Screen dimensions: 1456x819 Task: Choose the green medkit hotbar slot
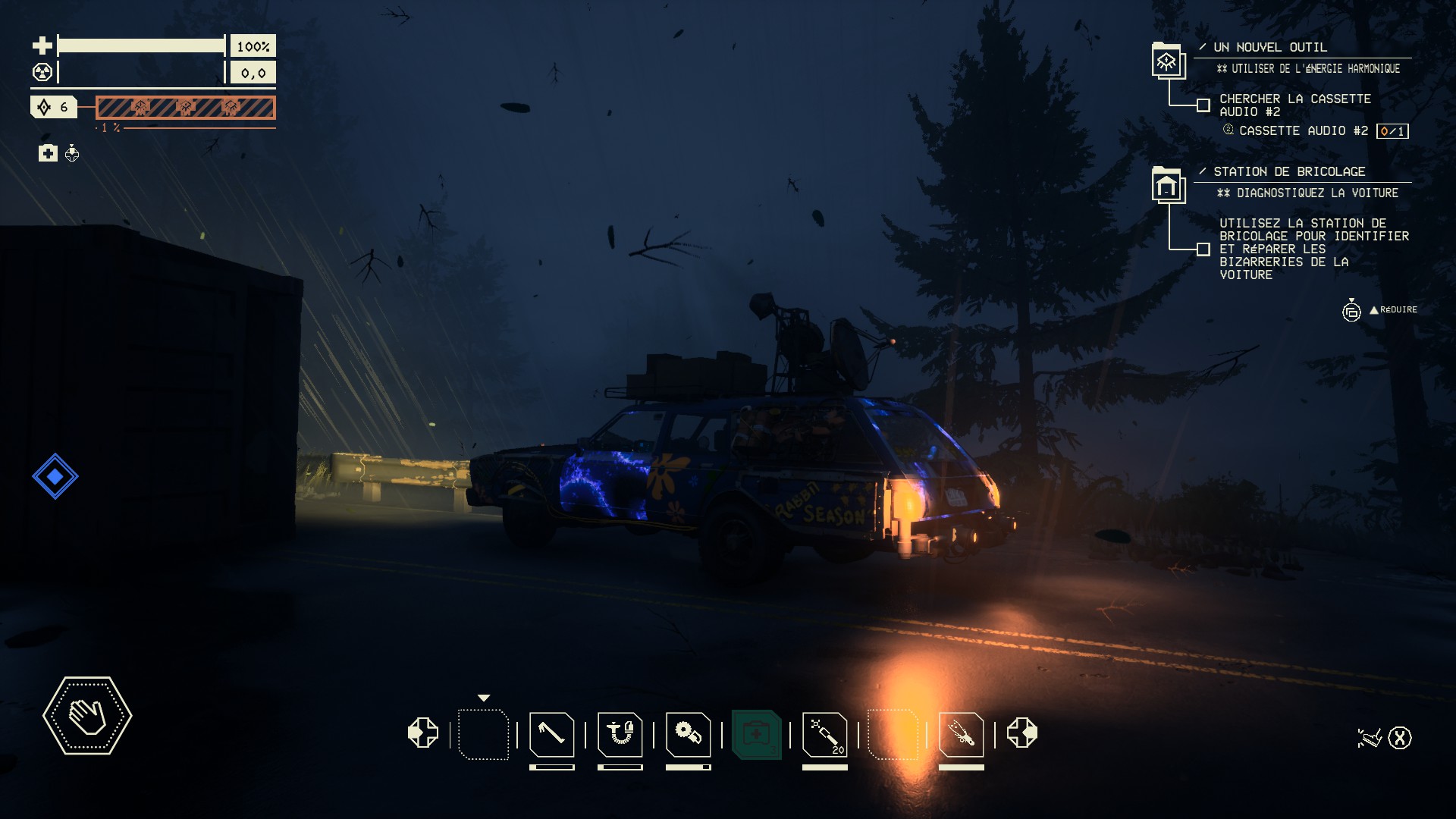tap(756, 734)
